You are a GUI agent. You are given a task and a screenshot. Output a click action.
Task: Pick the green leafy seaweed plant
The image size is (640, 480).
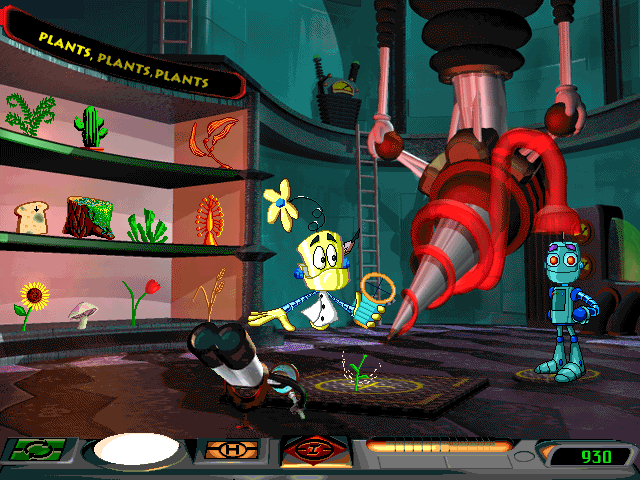coord(144,225)
